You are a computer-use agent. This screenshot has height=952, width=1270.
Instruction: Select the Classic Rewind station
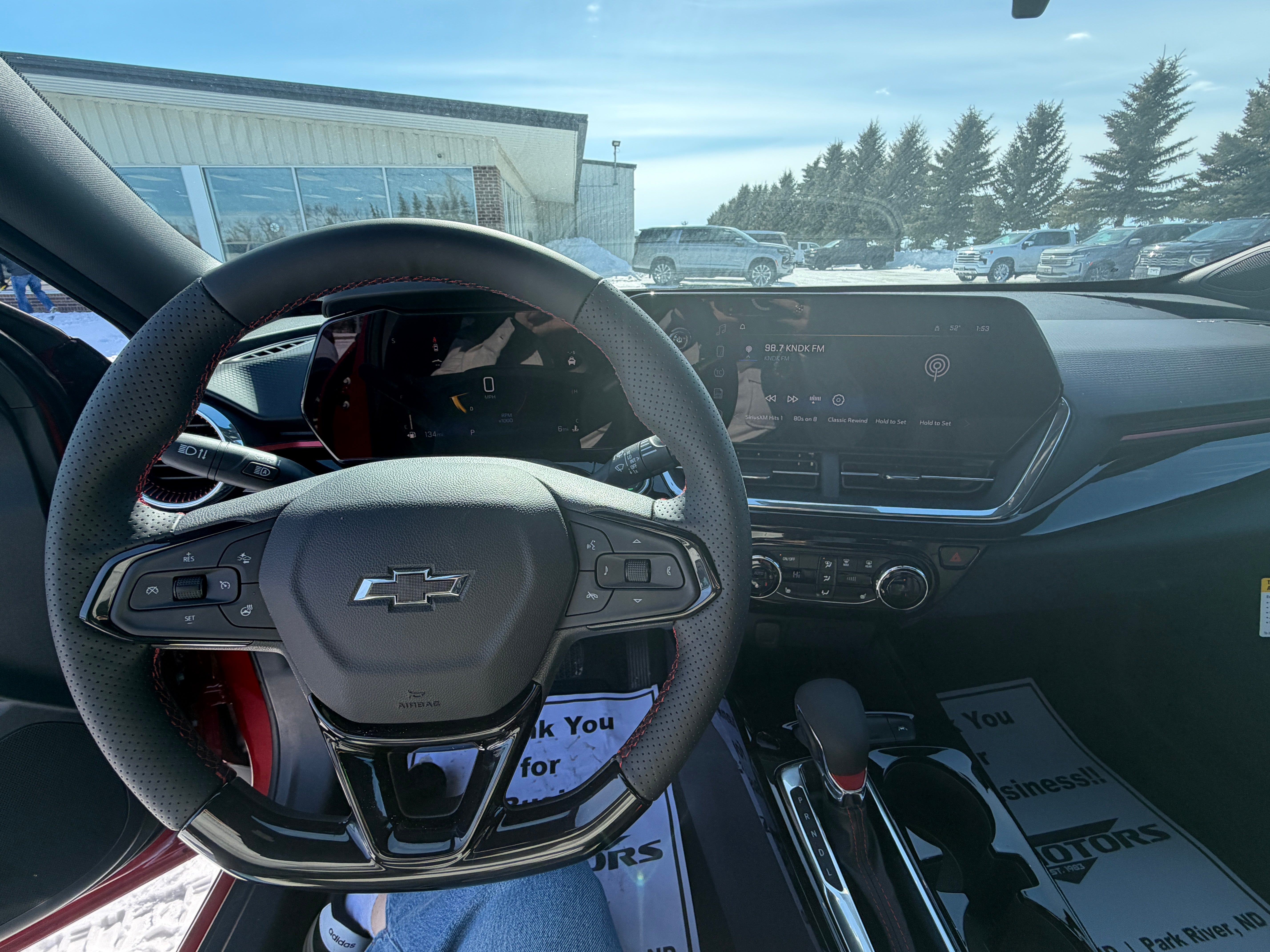(x=848, y=421)
